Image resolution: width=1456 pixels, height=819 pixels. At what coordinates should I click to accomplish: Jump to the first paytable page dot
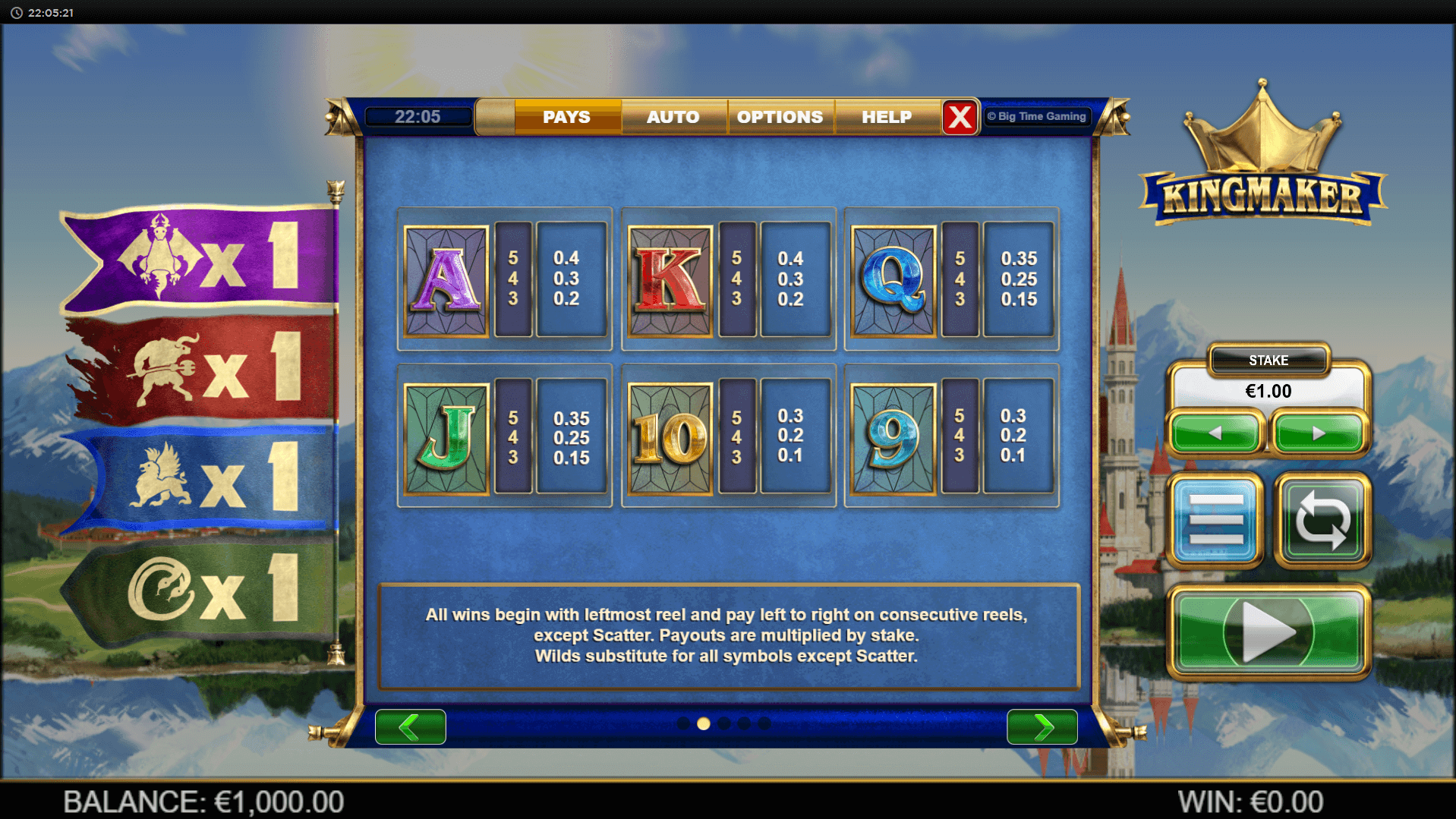(x=683, y=723)
